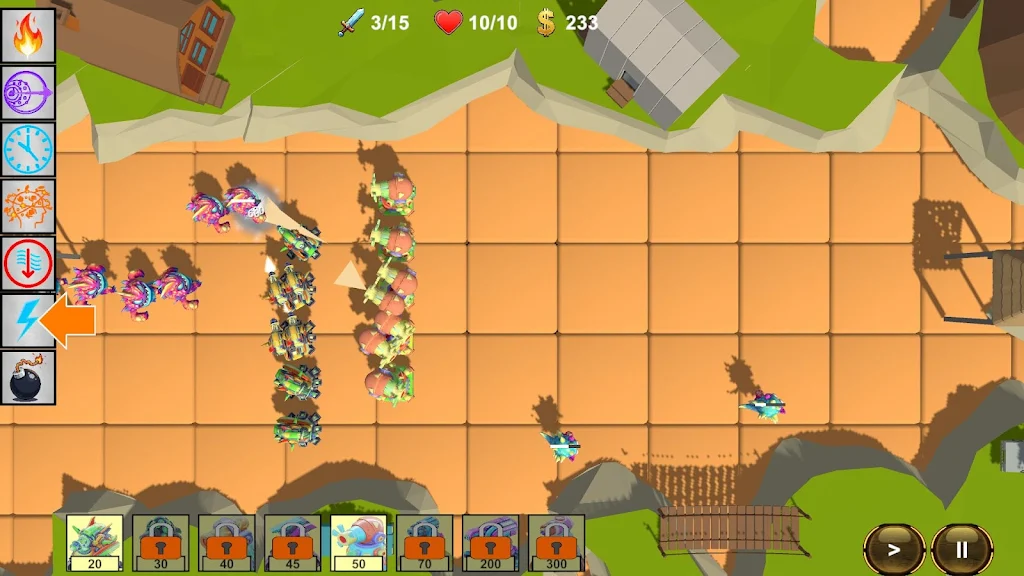This screenshot has width=1024, height=576.
Task: Activate the red down-arrow ability
Action: tap(28, 263)
